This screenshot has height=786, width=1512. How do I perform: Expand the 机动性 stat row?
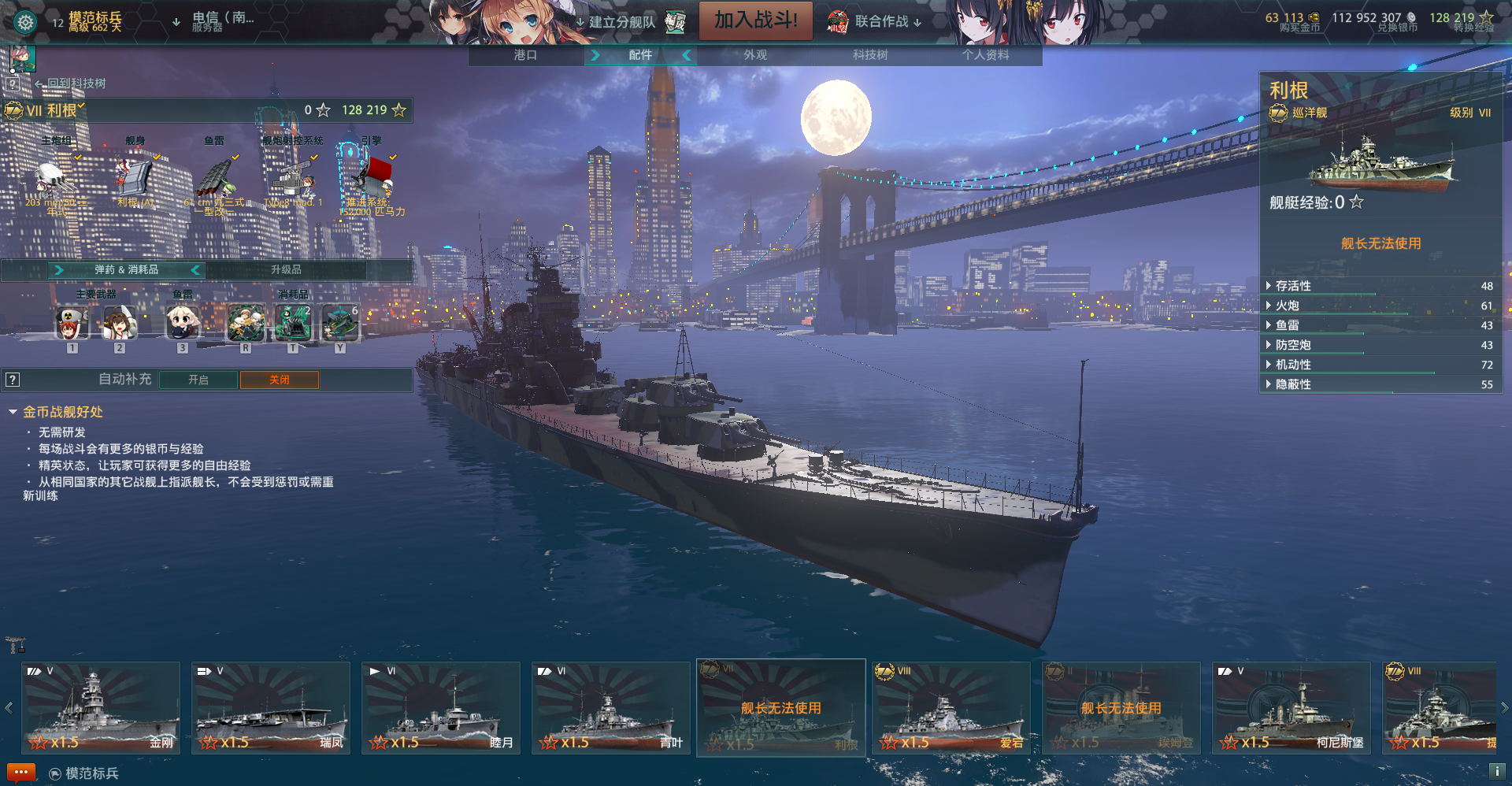point(1293,365)
